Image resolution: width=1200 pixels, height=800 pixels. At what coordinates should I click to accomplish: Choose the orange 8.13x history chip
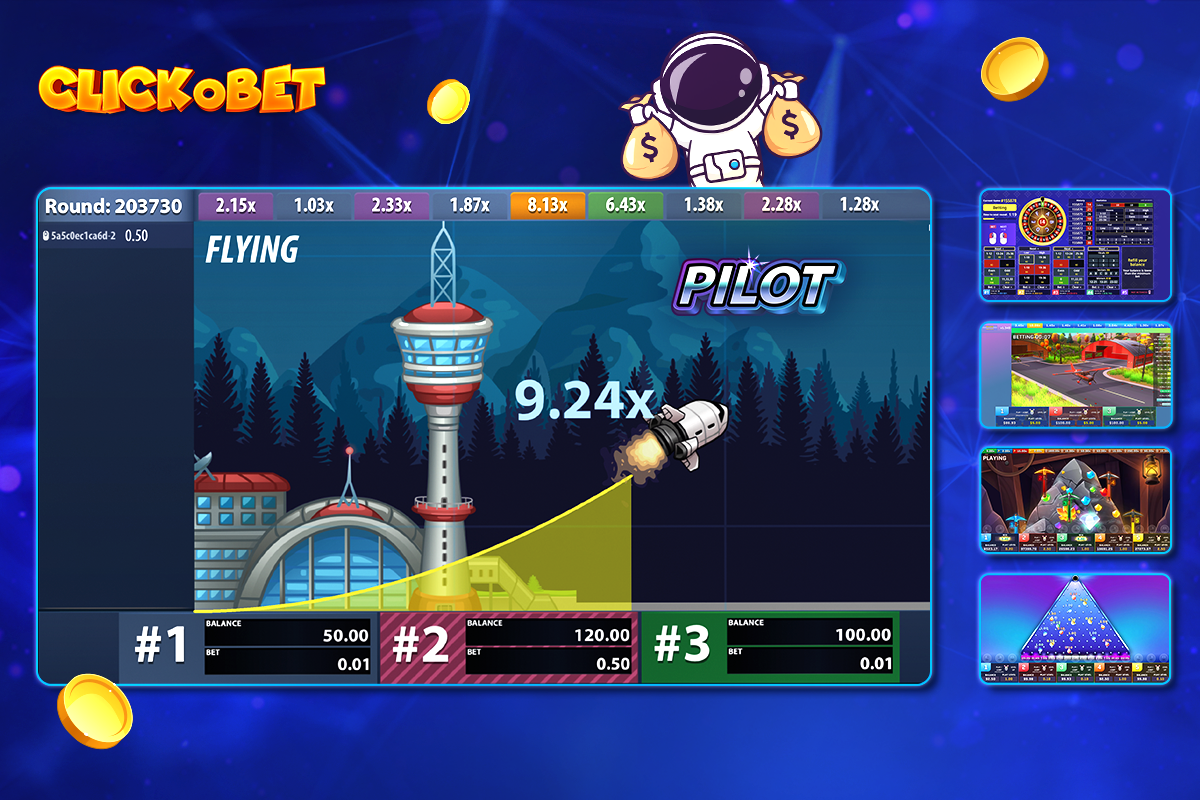548,206
